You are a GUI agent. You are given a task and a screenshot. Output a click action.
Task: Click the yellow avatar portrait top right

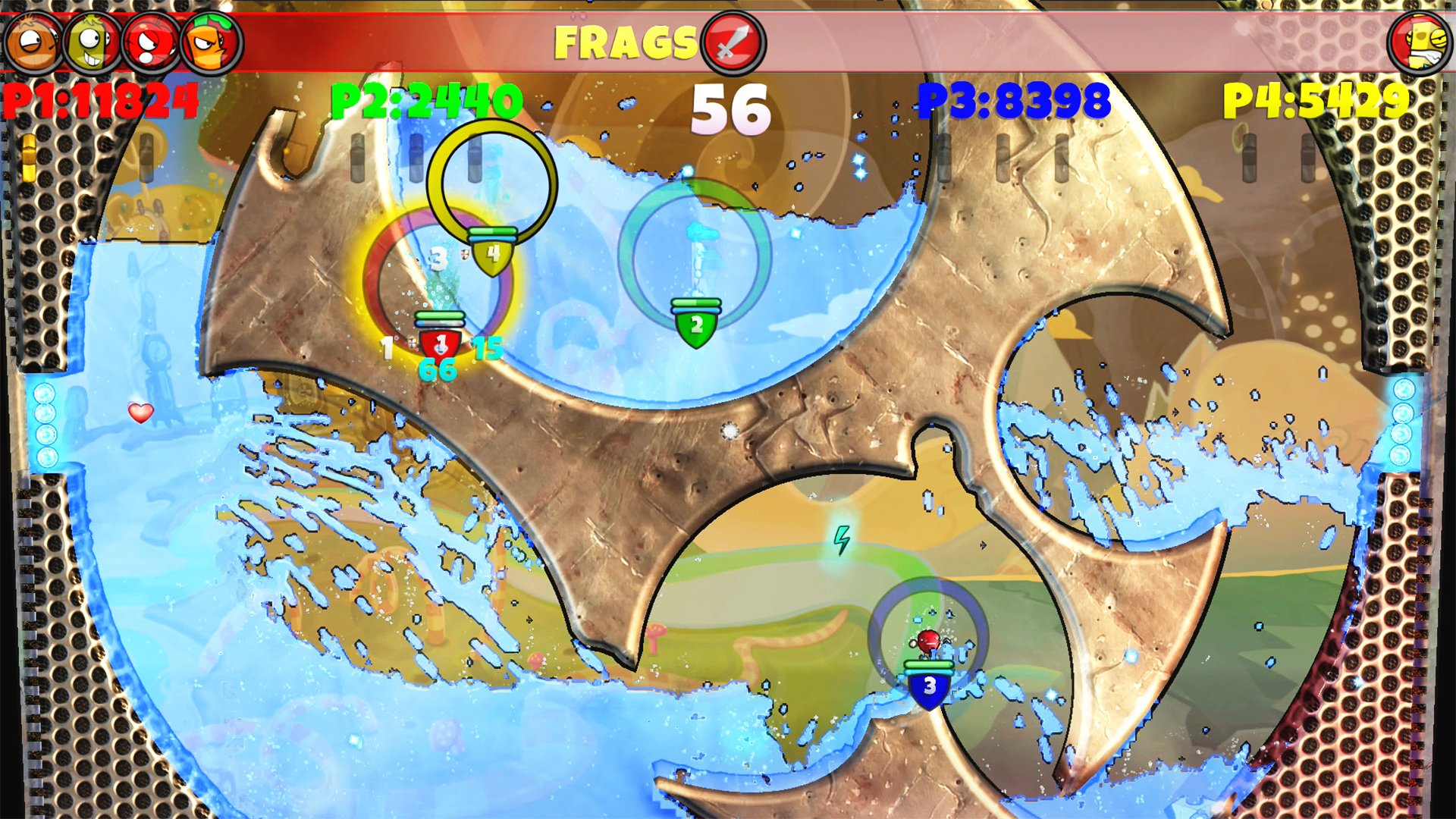pyautogui.click(x=1419, y=42)
